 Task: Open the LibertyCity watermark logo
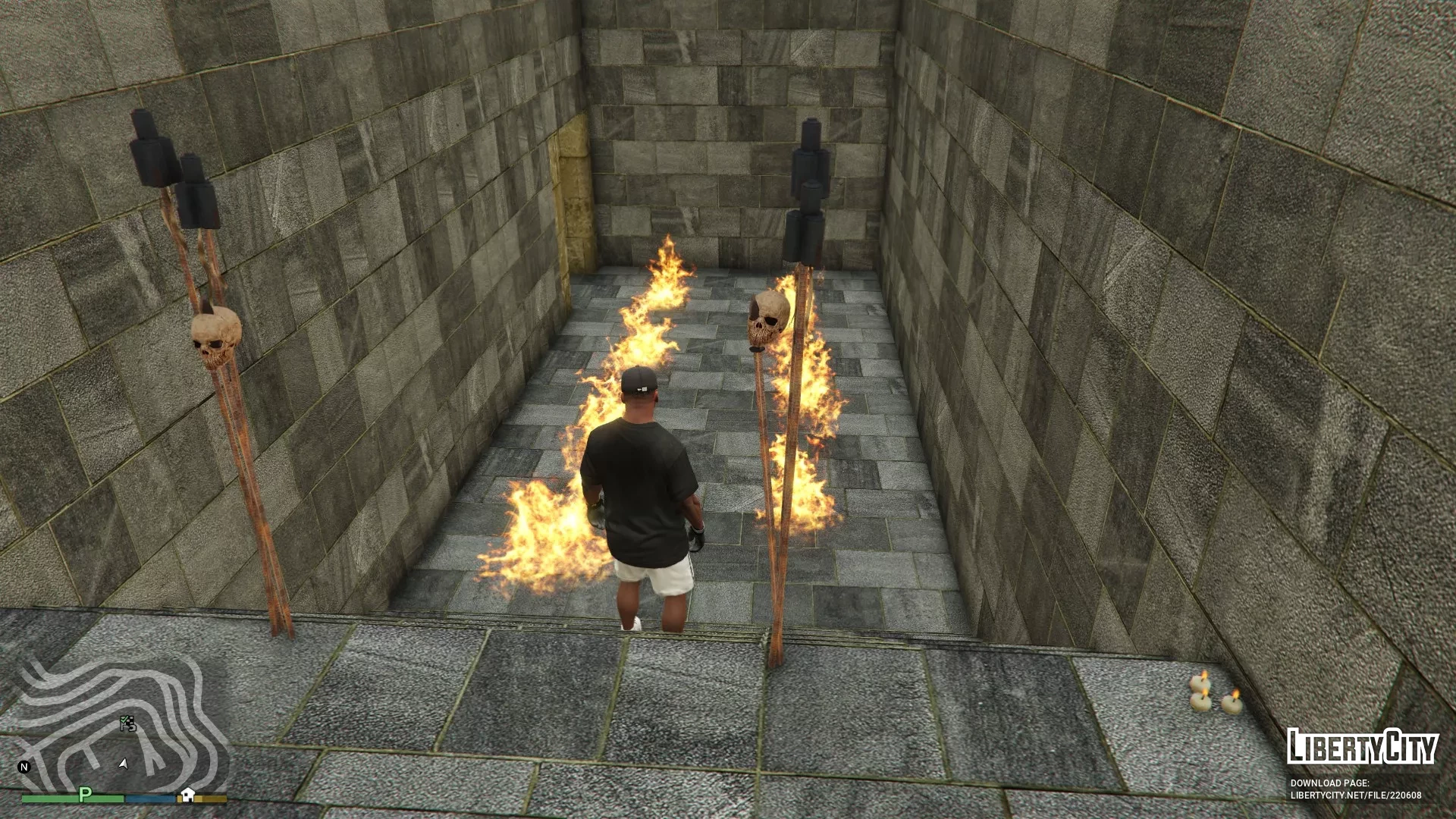(x=1362, y=747)
